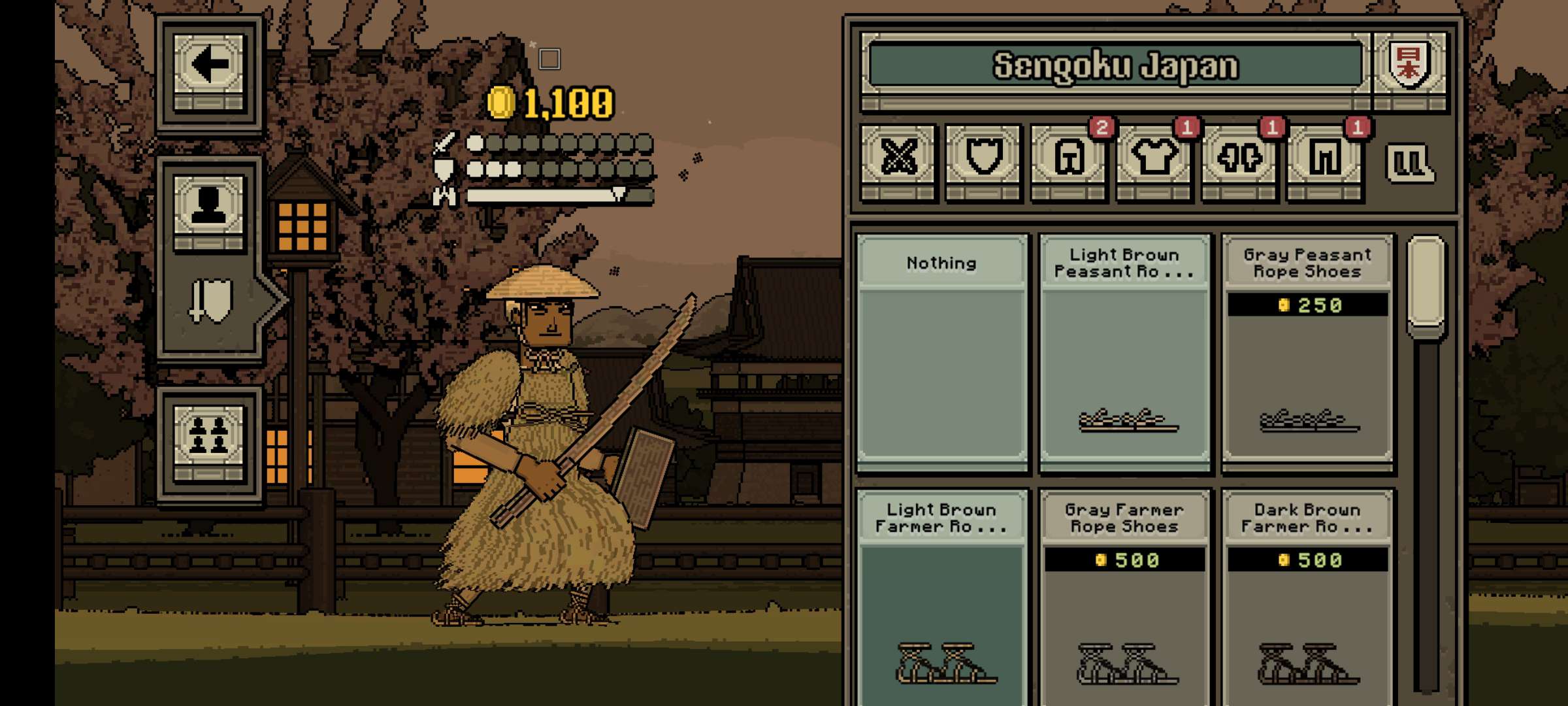Open the army units panel
1568x706 pixels.
[x=208, y=435]
